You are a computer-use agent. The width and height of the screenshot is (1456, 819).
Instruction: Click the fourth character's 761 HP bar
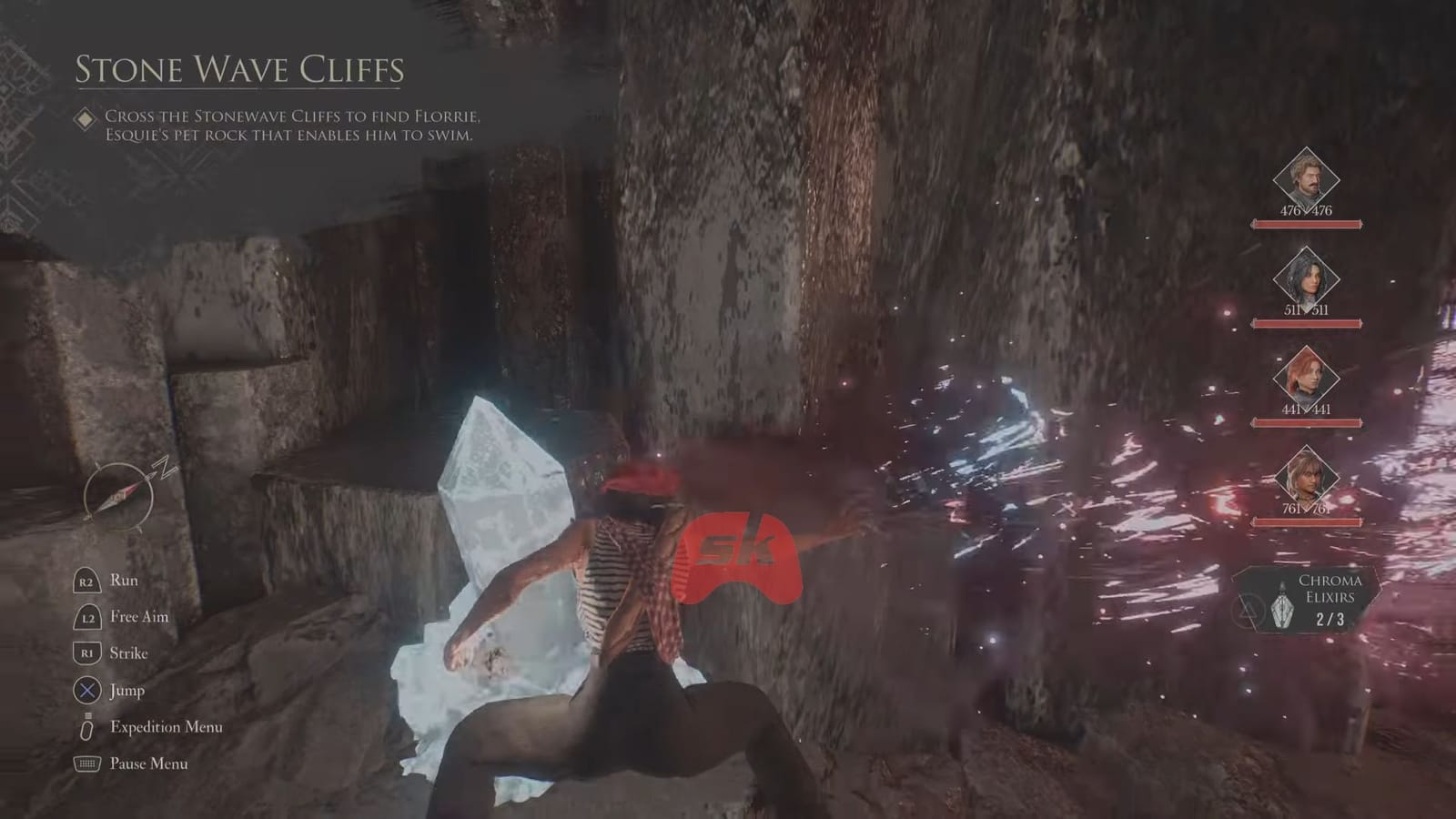(1308, 521)
